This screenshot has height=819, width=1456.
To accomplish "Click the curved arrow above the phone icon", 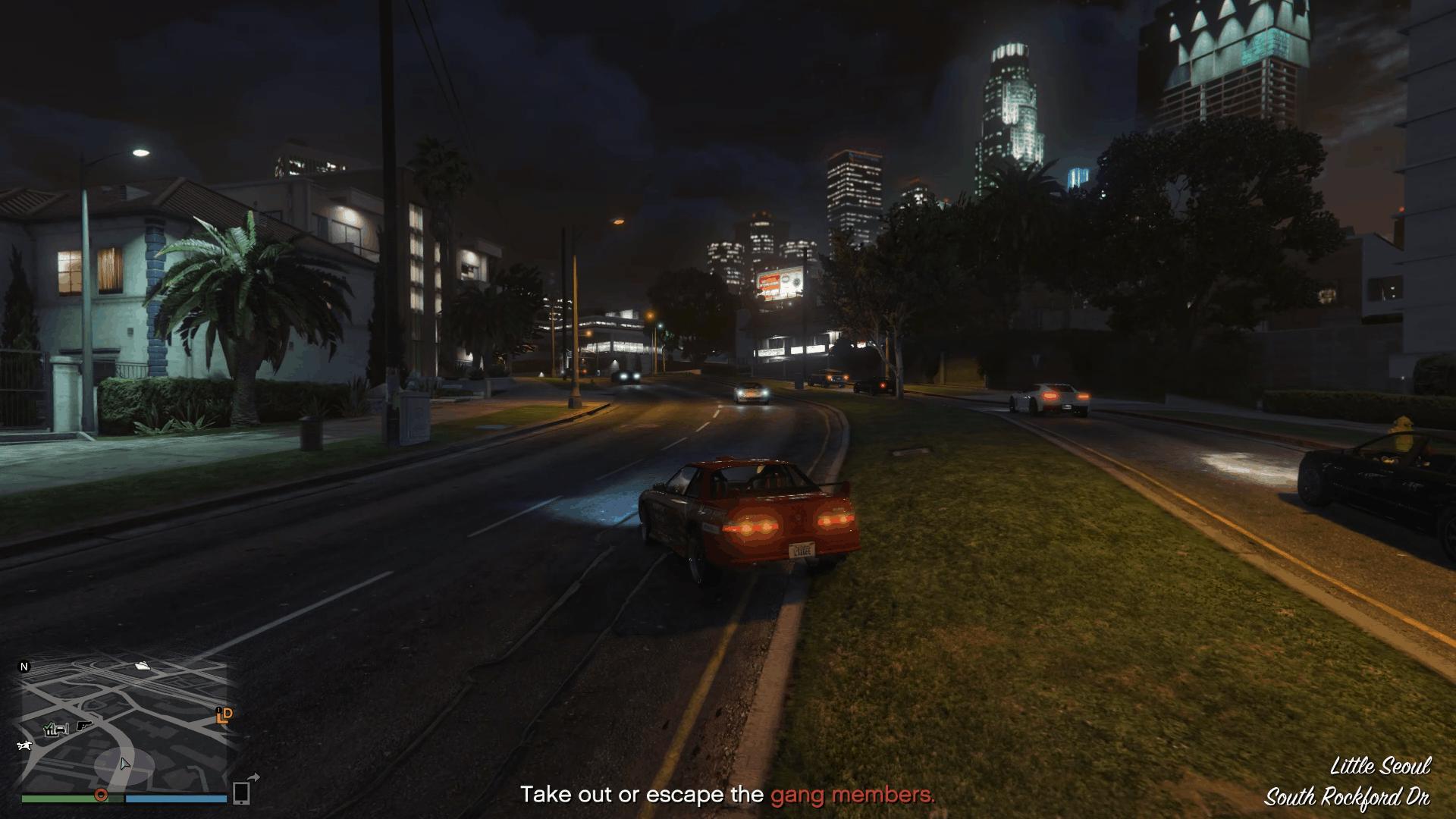I will [254, 777].
